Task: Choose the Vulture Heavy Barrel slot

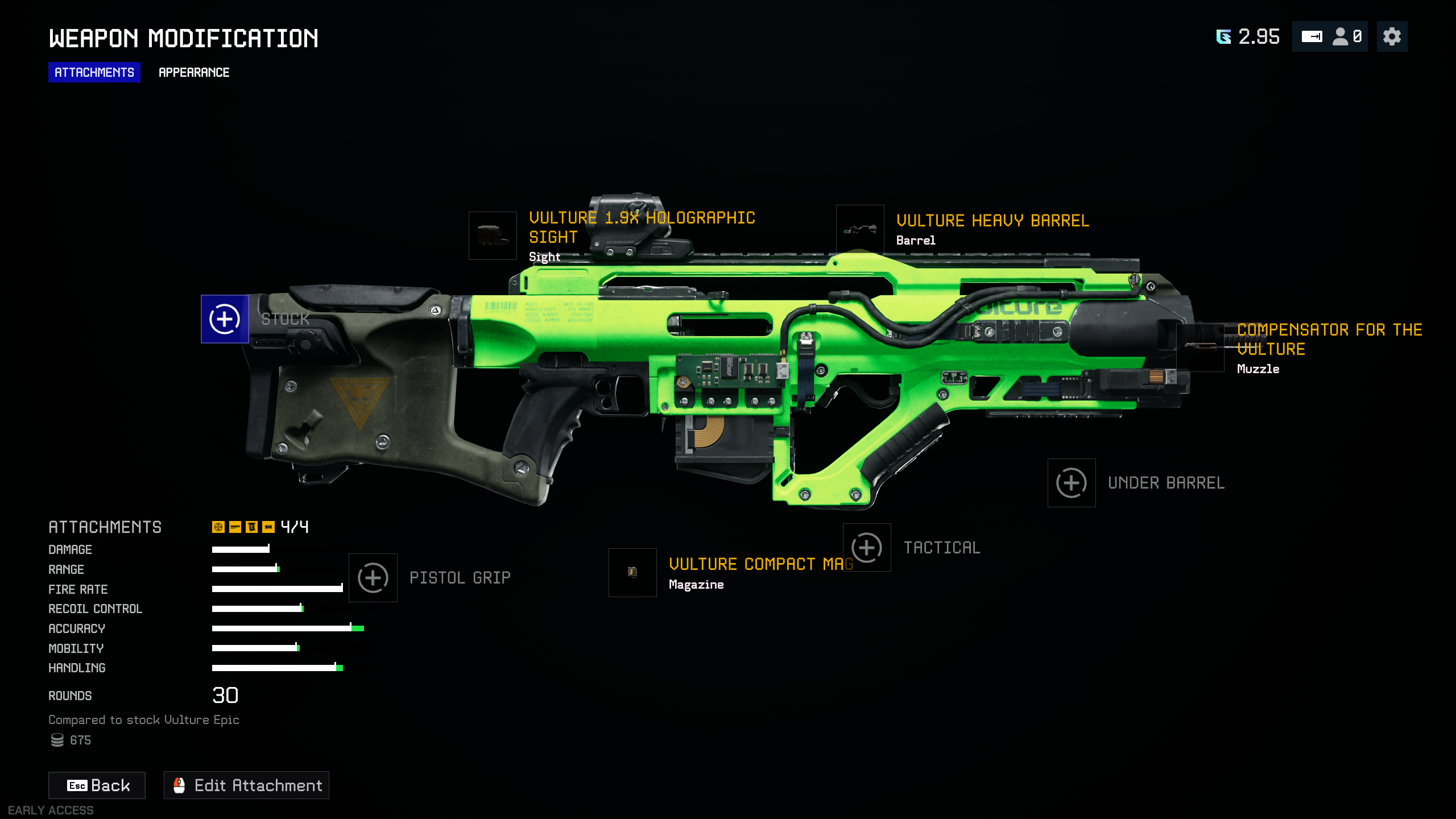Action: [x=860, y=229]
